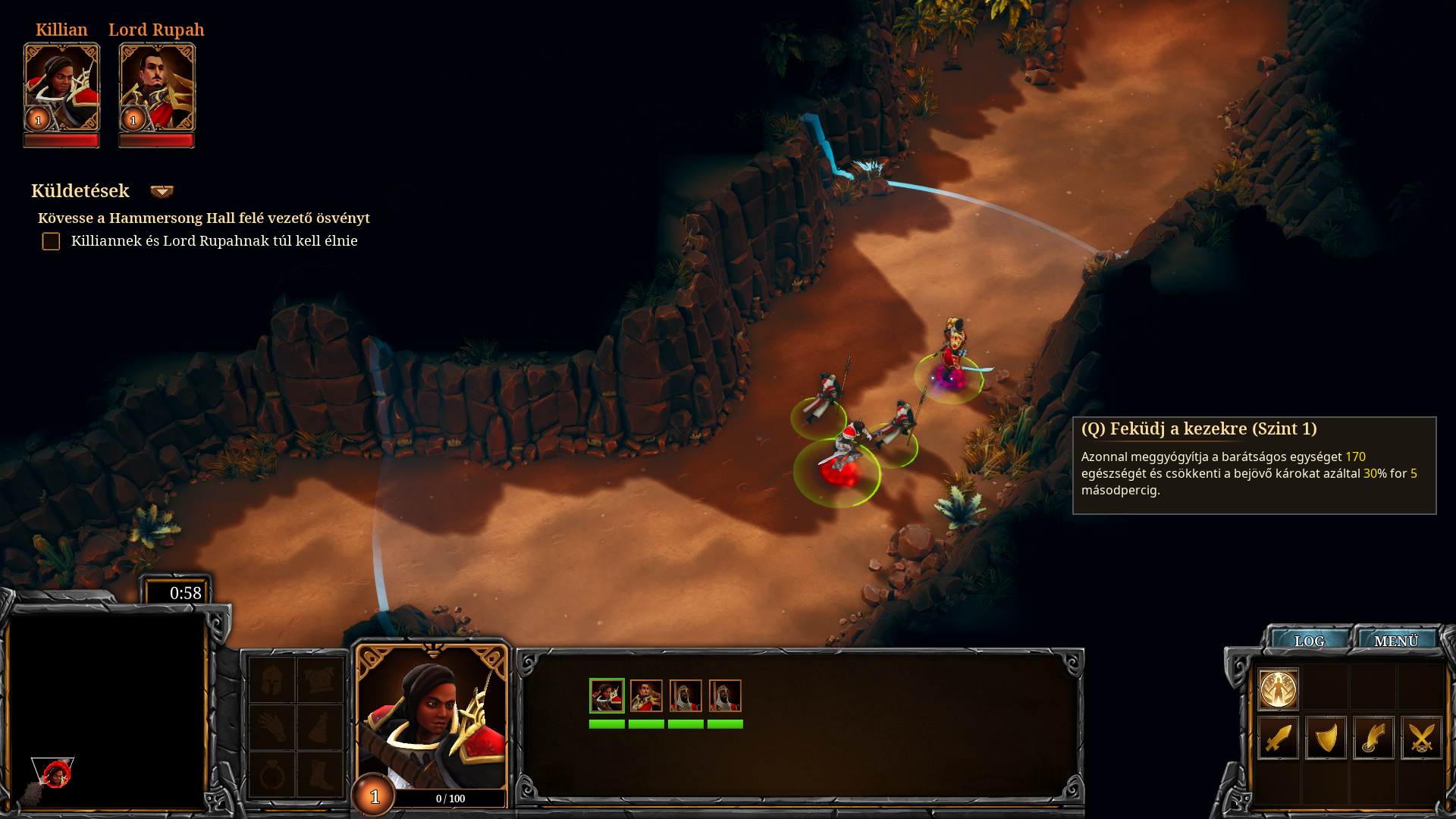This screenshot has width=1456, height=819.
Task: Pick Lord Rupah in the selection group
Action: [646, 695]
